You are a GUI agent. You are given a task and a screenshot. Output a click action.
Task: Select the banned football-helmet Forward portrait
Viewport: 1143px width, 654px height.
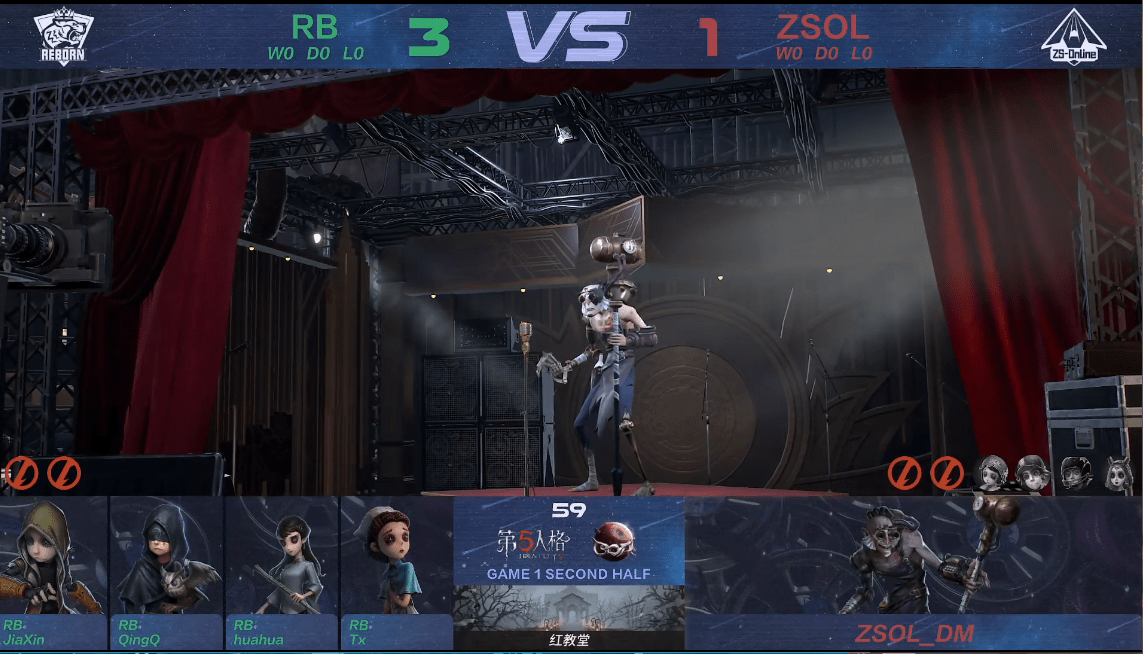(x=1076, y=472)
